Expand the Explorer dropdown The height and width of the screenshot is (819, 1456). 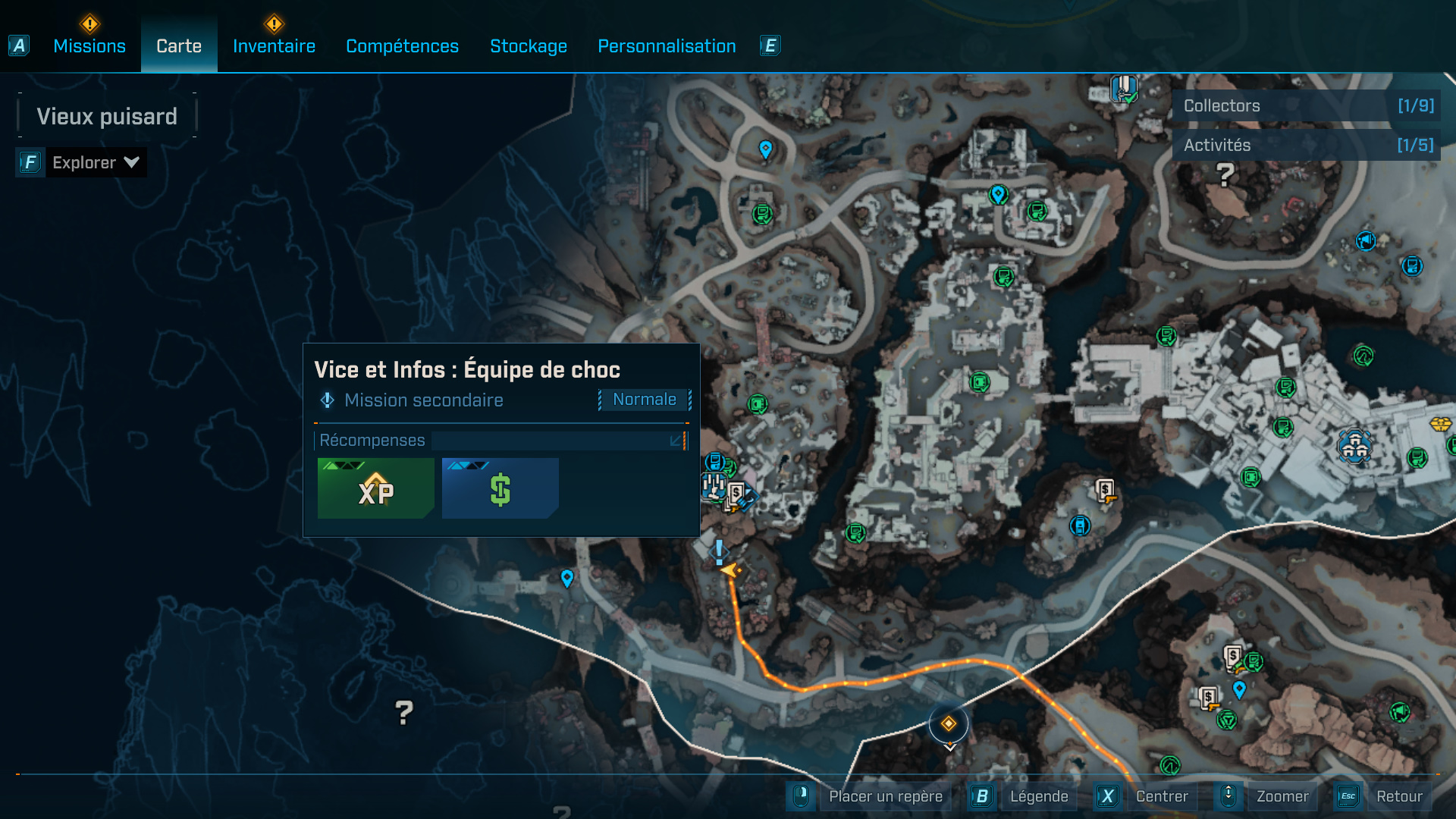click(95, 162)
